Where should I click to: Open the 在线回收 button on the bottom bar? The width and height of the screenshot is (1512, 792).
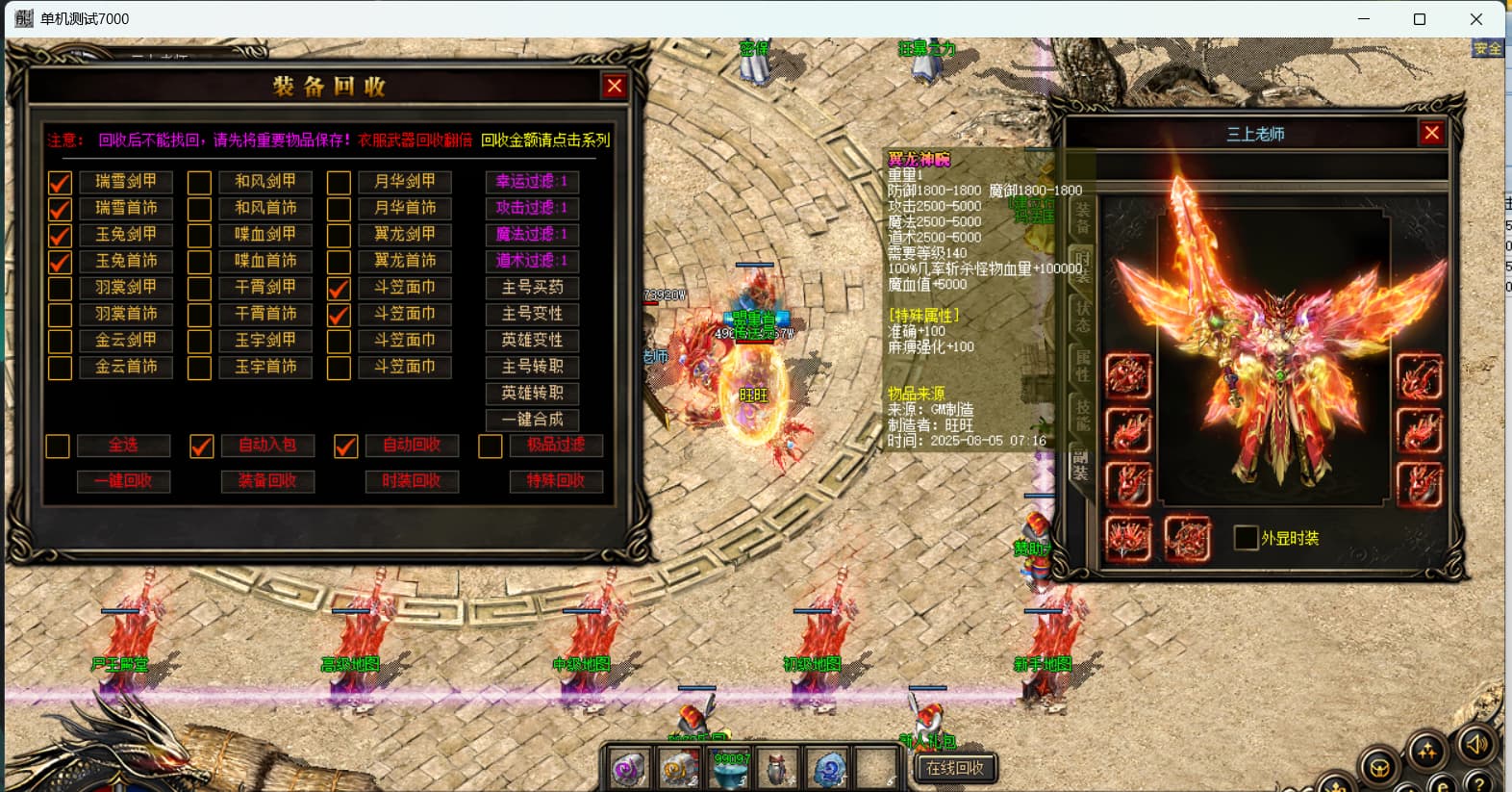(x=954, y=768)
